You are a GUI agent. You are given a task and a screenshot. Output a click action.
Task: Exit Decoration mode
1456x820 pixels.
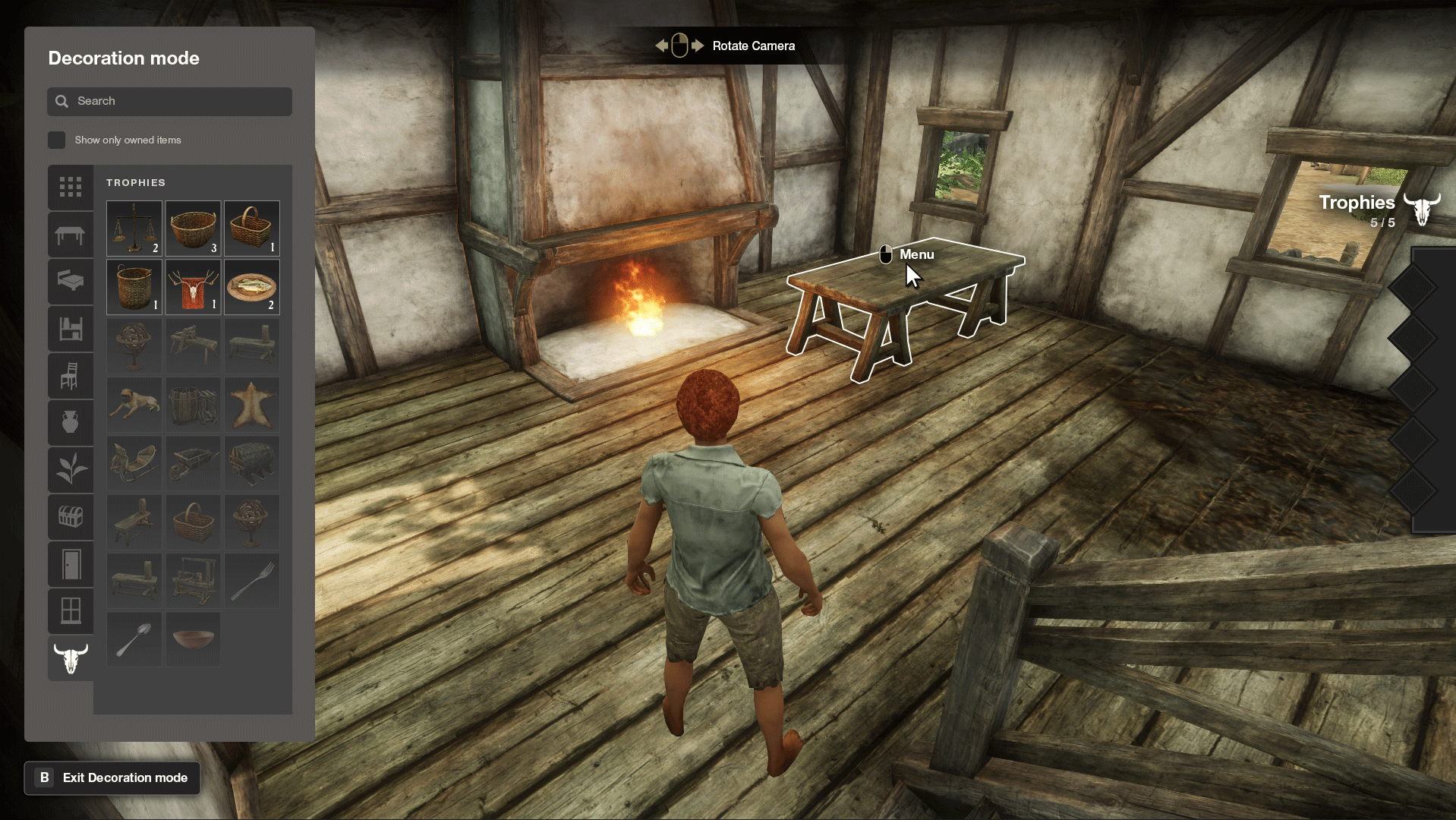pyautogui.click(x=112, y=777)
